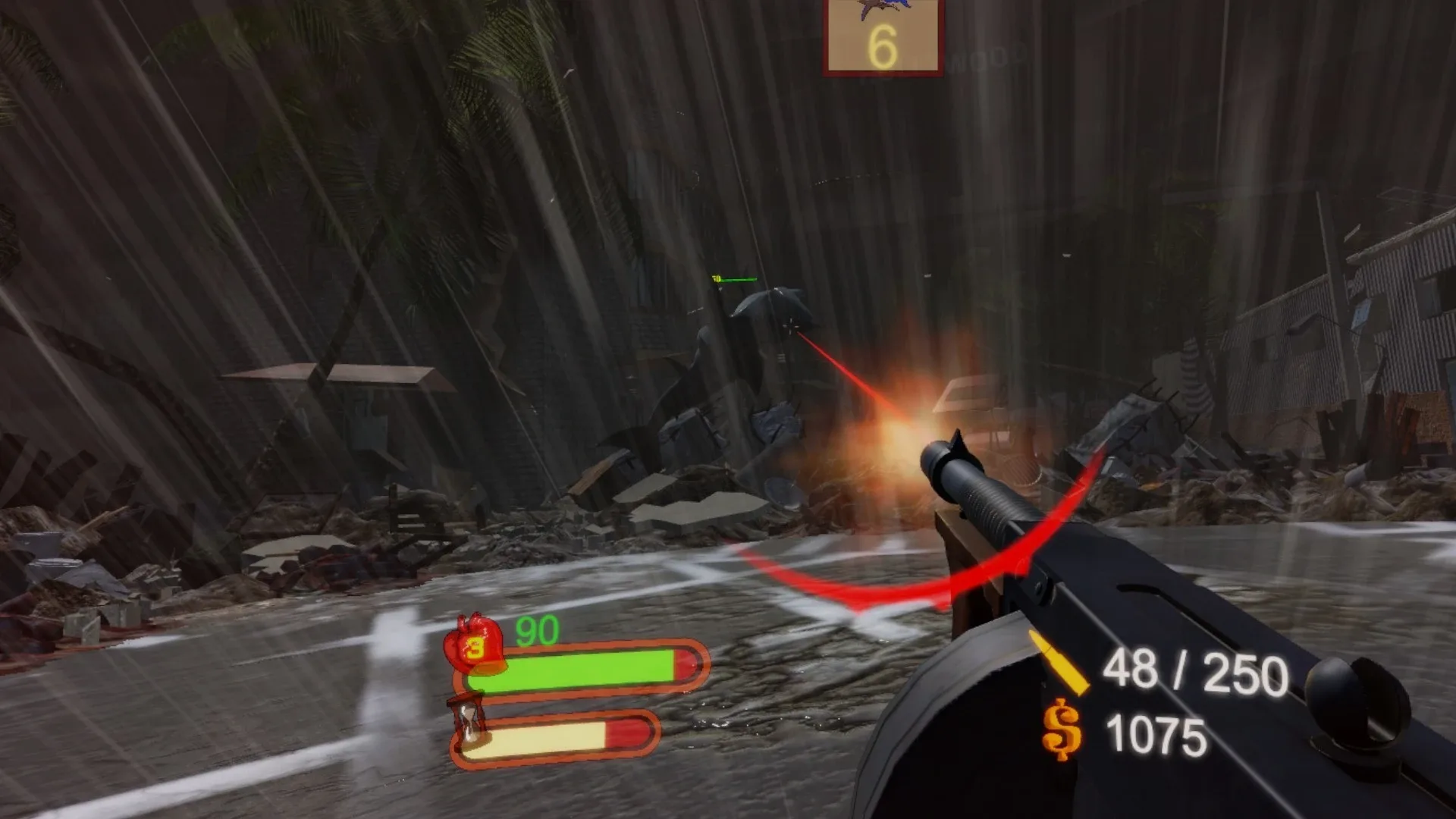The image size is (1456, 819).
Task: Click the muzzle flash on the gun barrel
Action: point(906,428)
